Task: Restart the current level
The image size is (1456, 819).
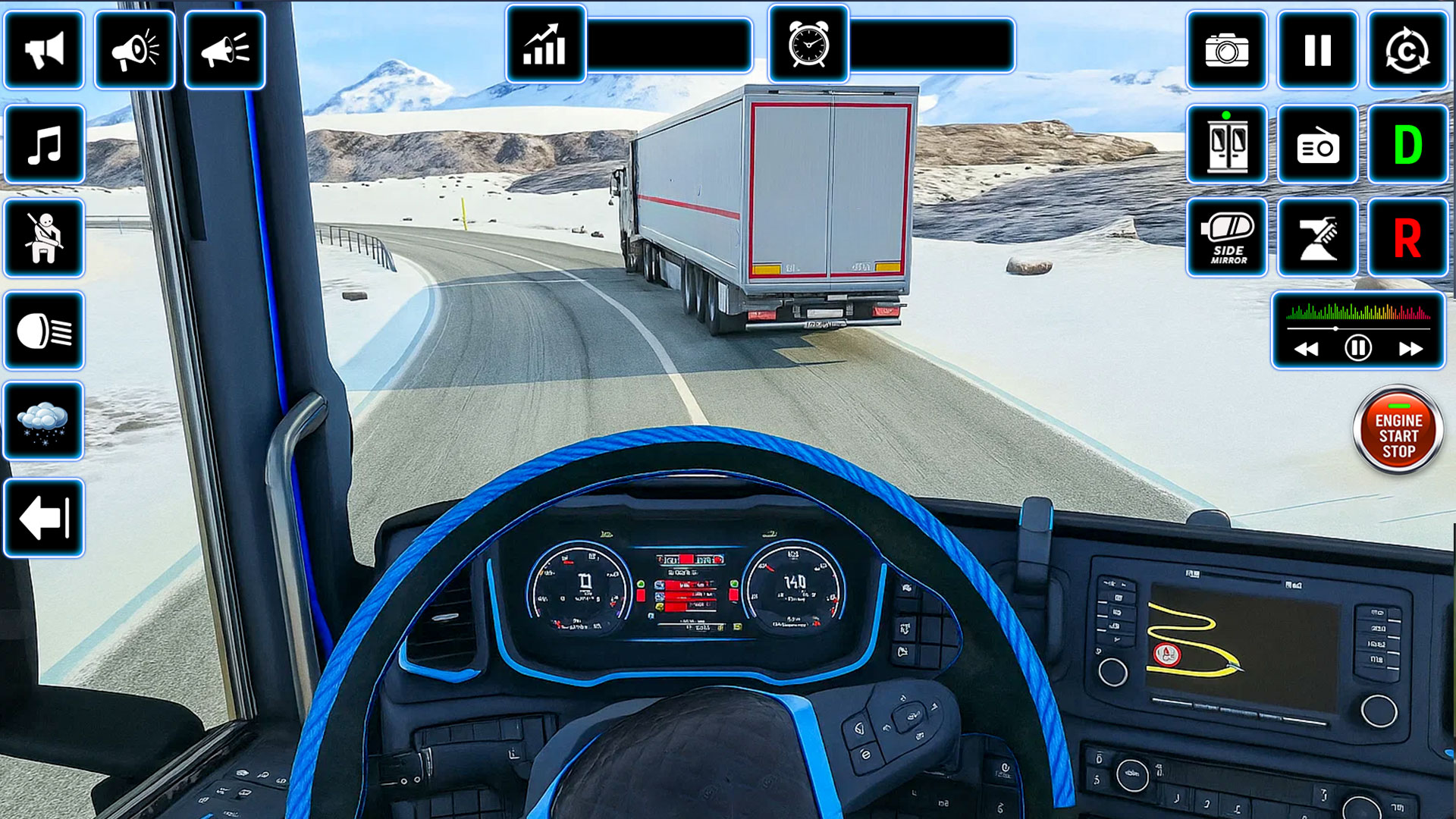Action: (x=1407, y=49)
